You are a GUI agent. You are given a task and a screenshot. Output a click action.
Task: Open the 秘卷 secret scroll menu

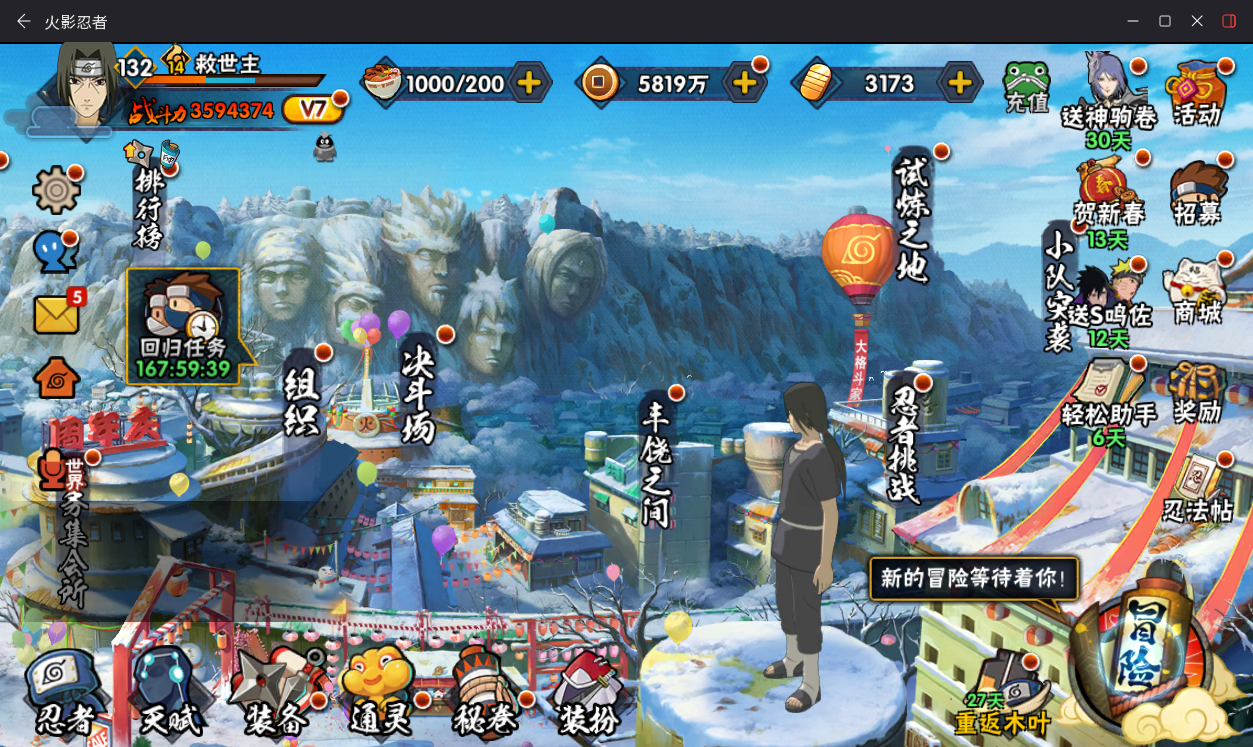[483, 691]
